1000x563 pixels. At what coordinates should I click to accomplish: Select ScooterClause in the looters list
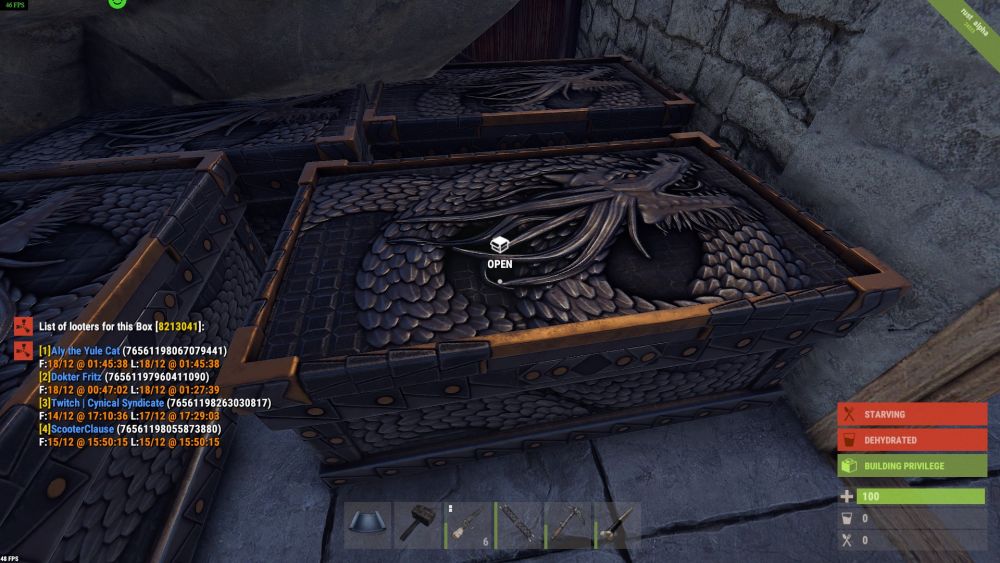(x=82, y=429)
